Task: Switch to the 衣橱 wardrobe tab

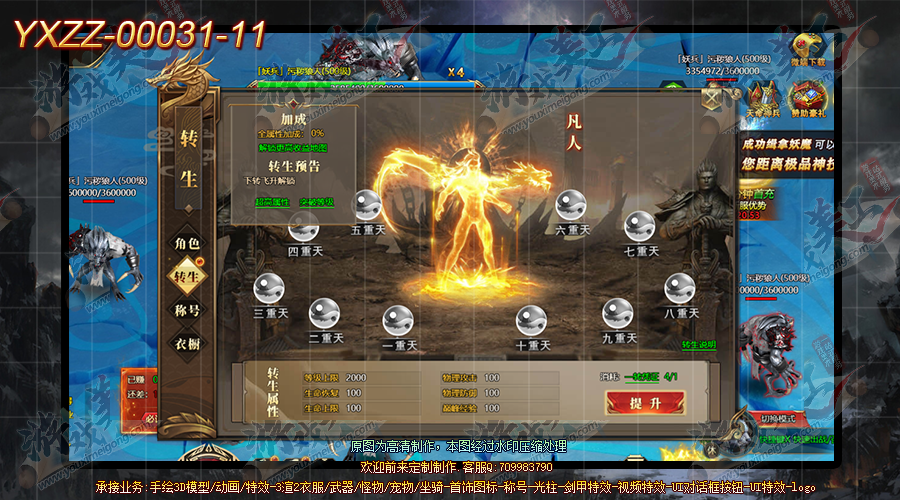Action: click(188, 343)
